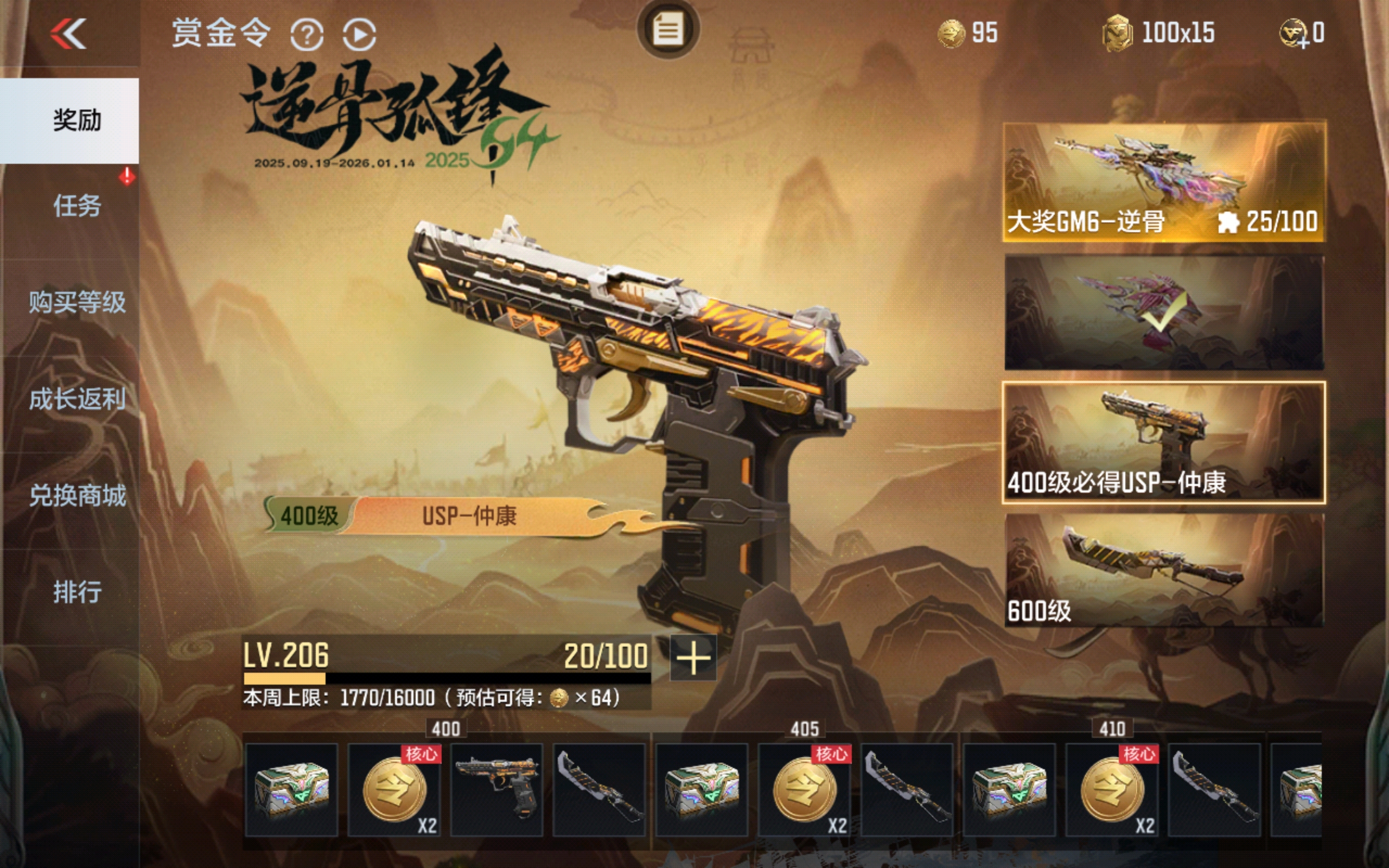Show the 排行 ranking tab
The height and width of the screenshot is (868, 1389).
click(77, 591)
